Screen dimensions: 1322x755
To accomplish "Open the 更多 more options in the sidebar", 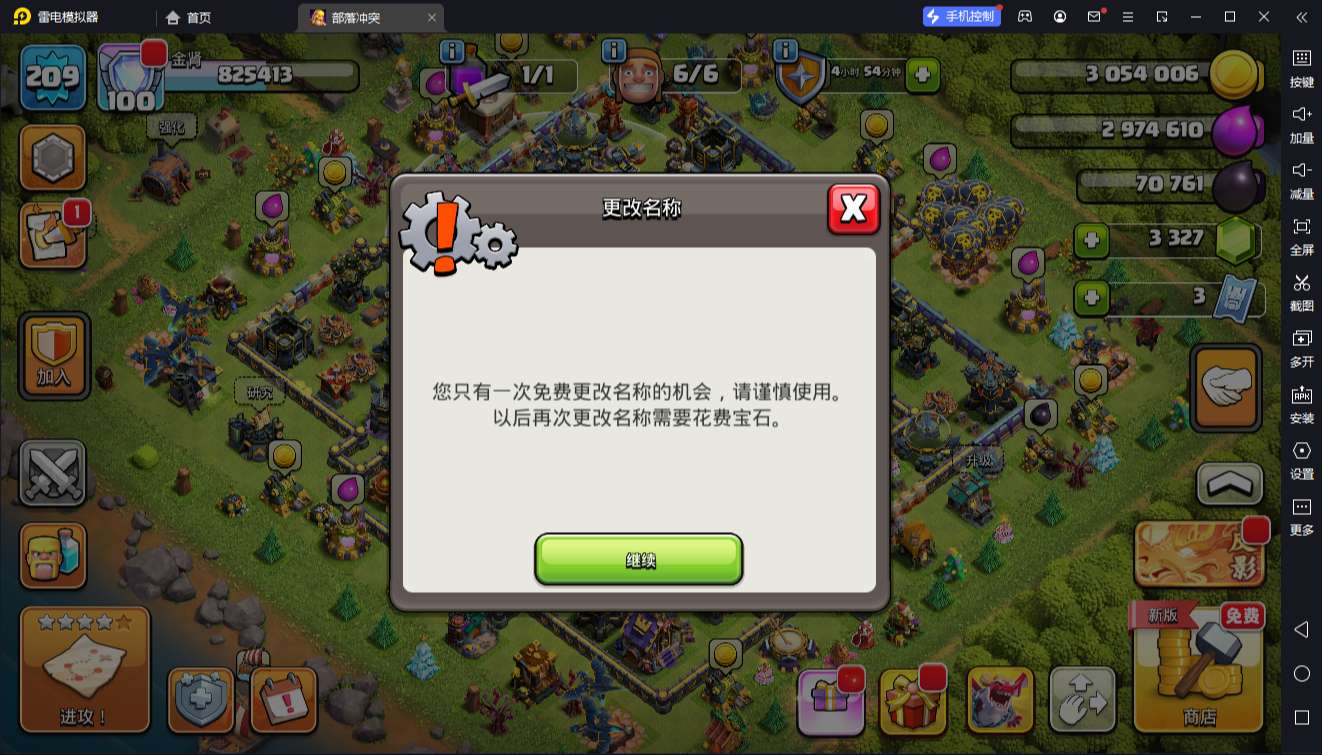I will point(1303,513).
